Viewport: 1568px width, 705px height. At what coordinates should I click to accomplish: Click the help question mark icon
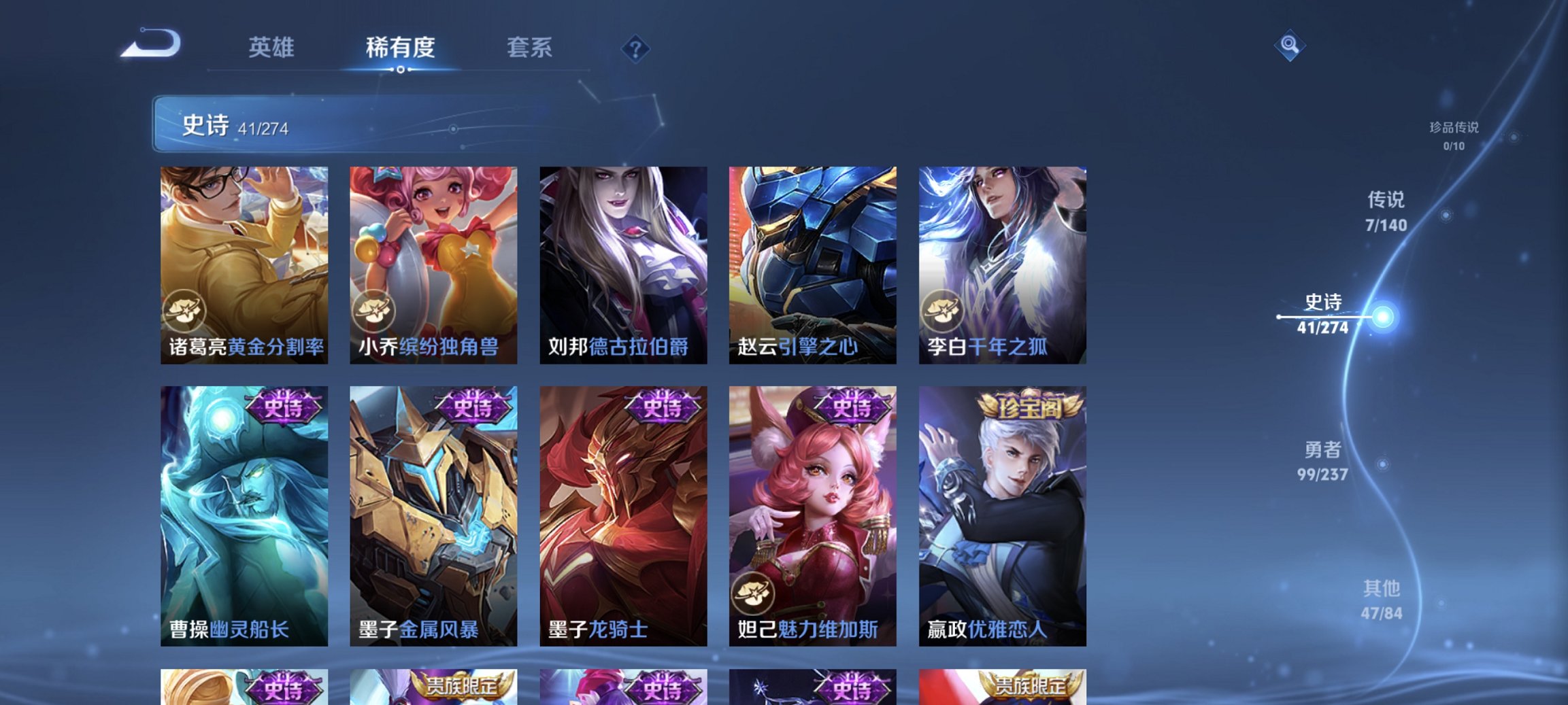click(x=634, y=48)
